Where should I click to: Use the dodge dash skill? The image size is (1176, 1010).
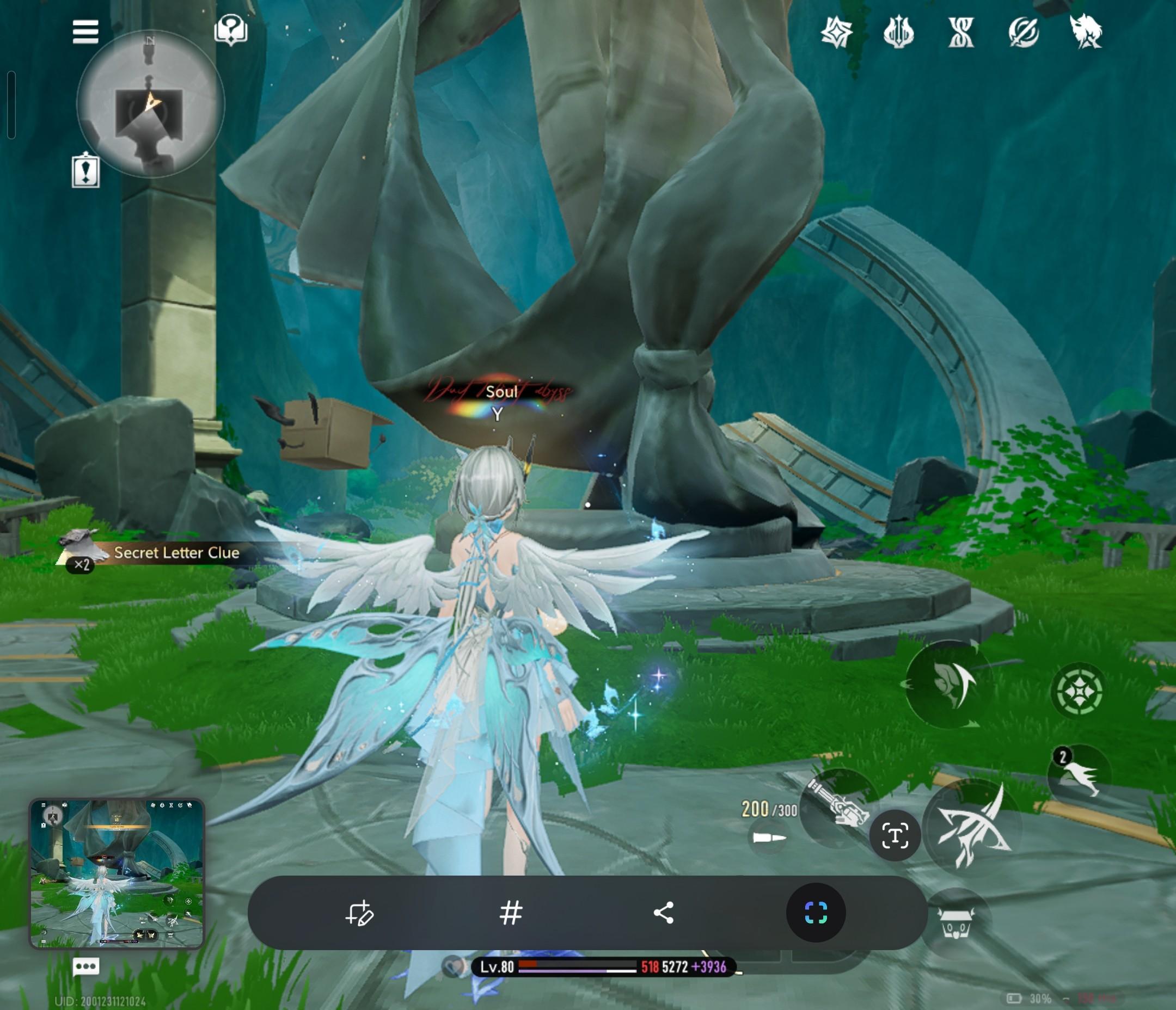click(x=1079, y=773)
